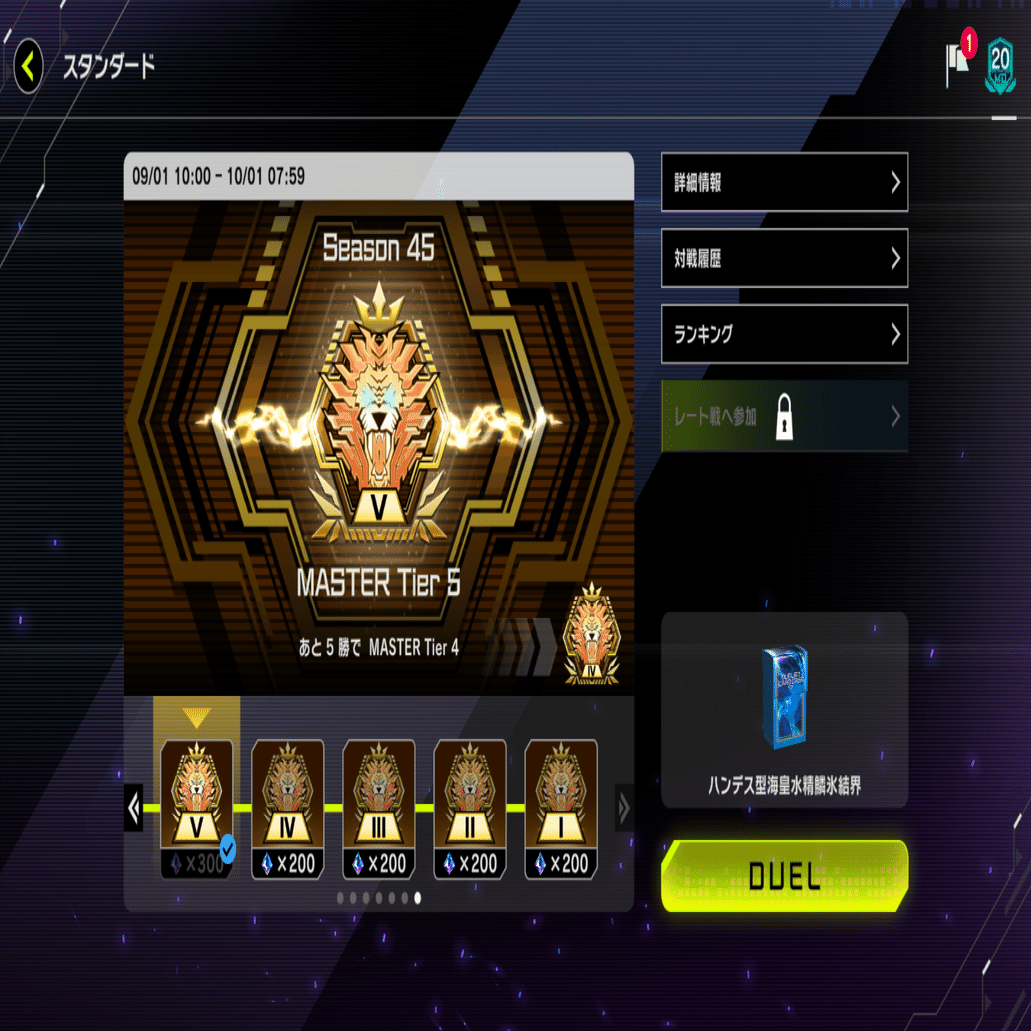Screen dimensions: 1031x1031
Task: Open the 詳細情報 details menu
Action: [x=784, y=182]
